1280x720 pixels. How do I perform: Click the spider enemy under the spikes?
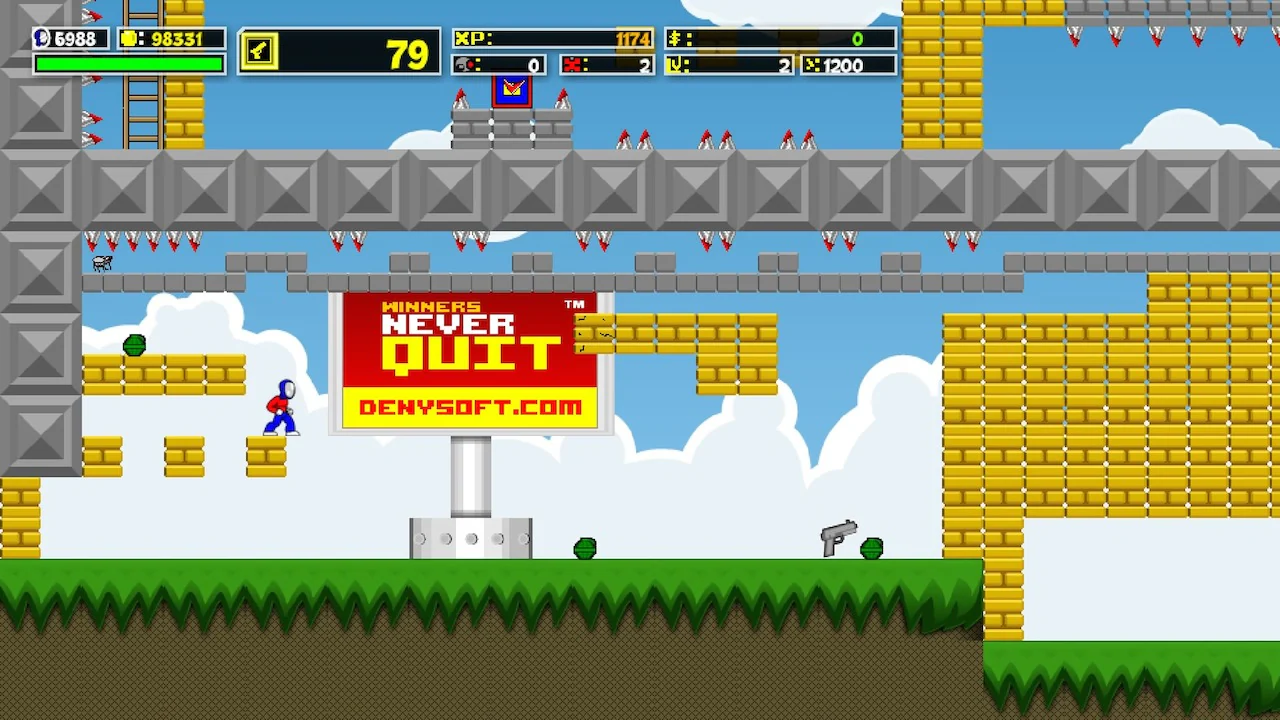click(x=101, y=263)
